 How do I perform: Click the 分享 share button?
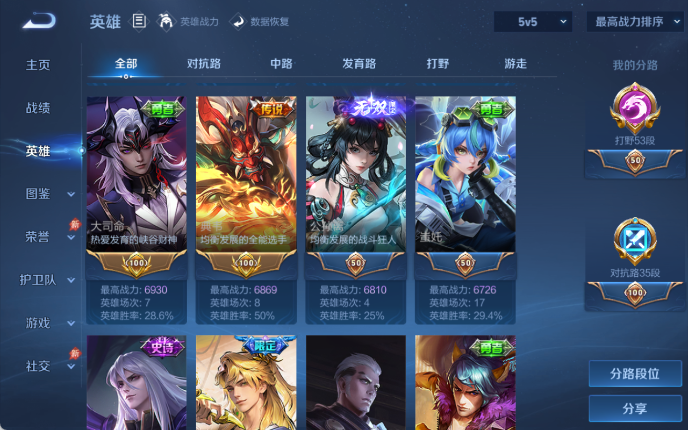(x=635, y=408)
